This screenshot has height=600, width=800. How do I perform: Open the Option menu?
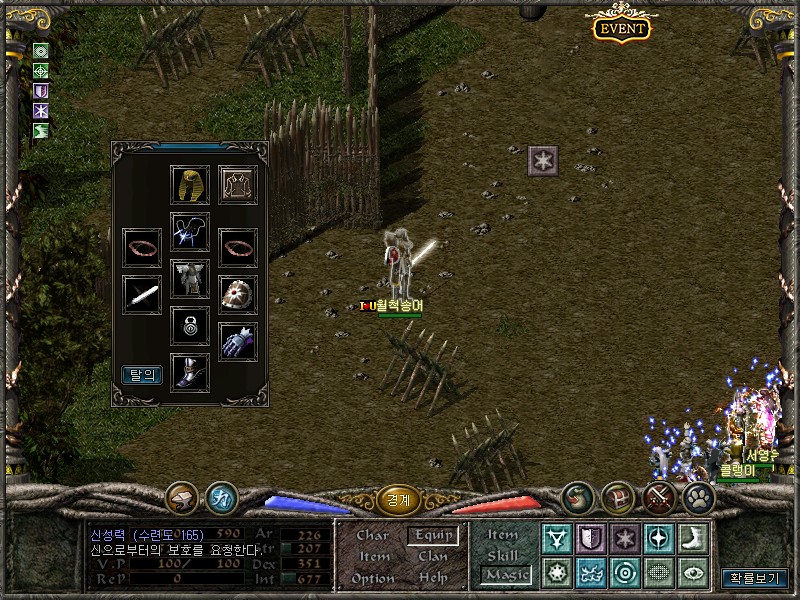[373, 579]
